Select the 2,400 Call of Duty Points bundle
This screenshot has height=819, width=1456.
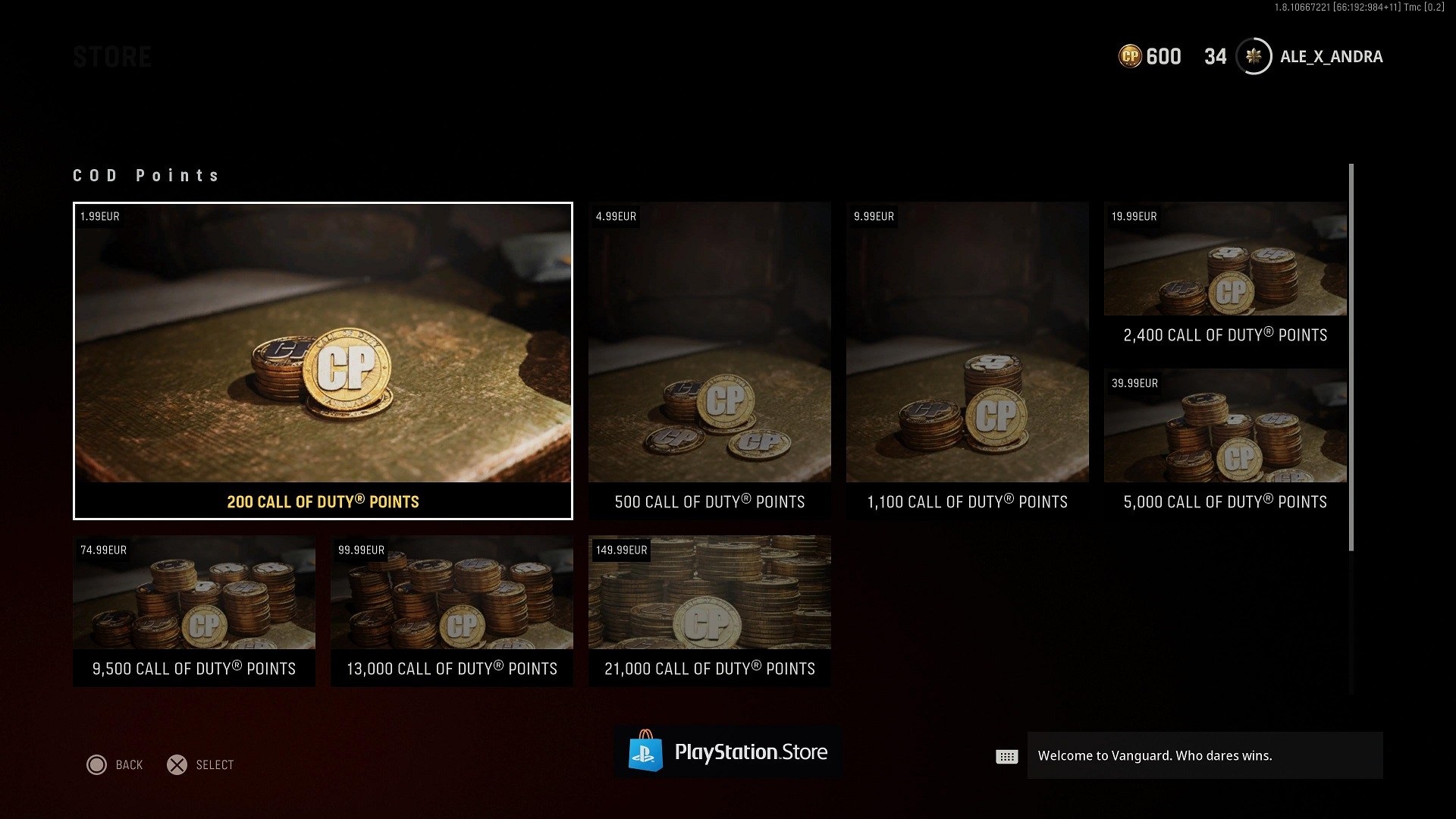point(1224,273)
